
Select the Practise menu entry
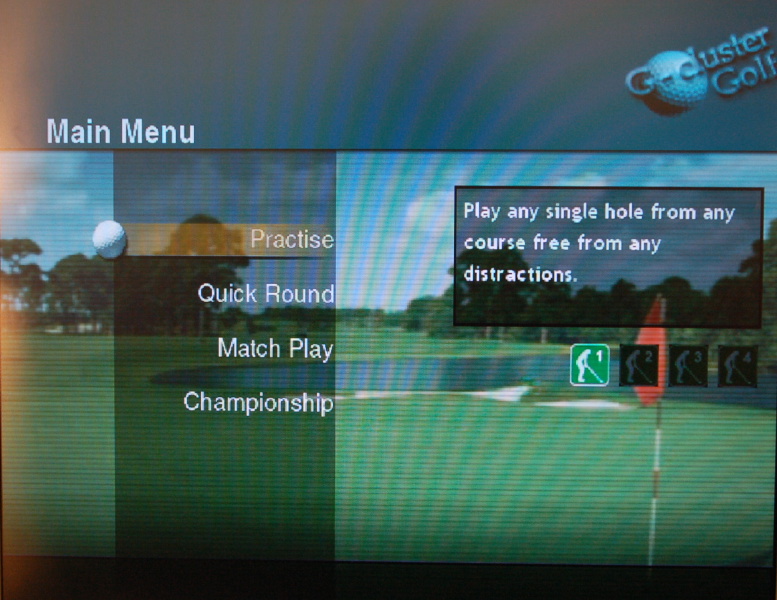291,240
